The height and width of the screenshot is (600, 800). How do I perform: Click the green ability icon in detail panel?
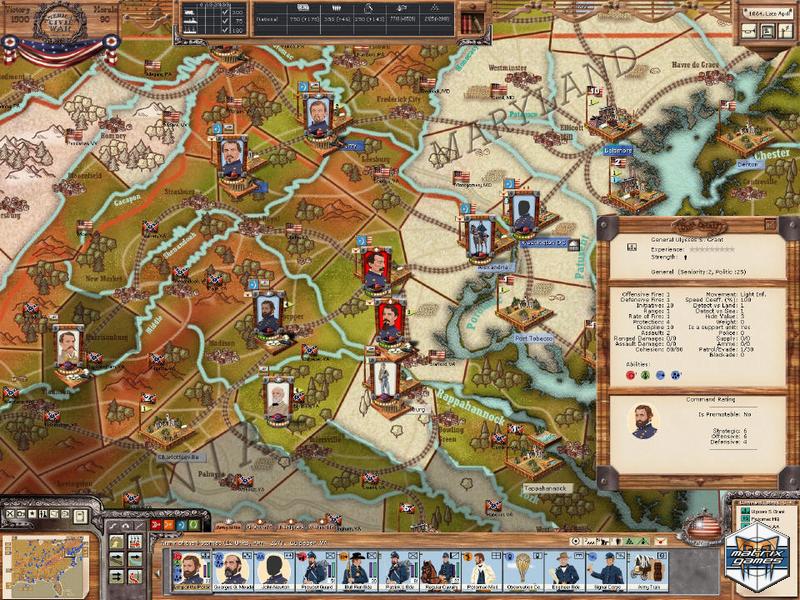tap(647, 376)
